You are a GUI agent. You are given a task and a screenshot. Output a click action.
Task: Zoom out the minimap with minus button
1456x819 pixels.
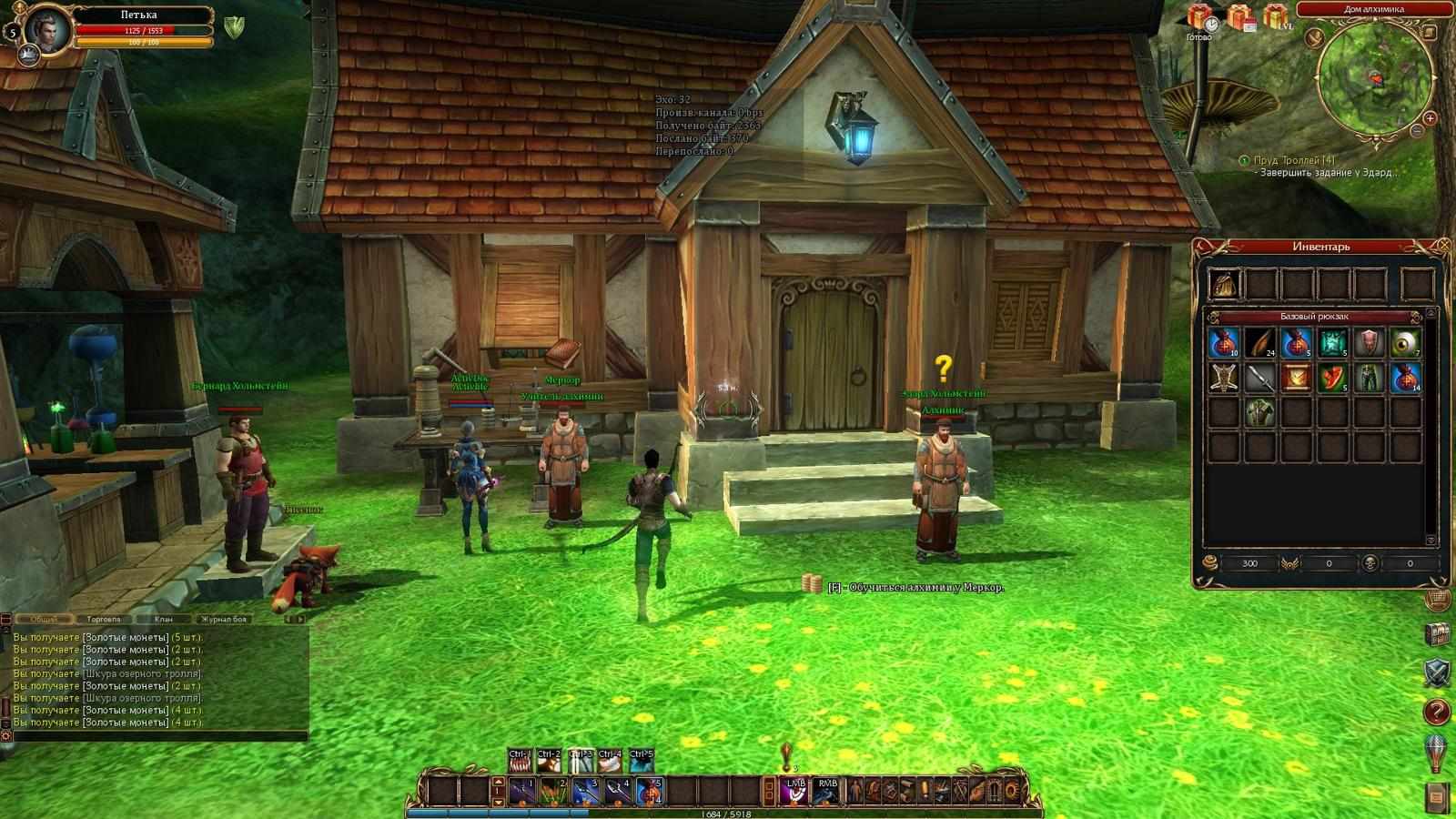coord(1417,132)
